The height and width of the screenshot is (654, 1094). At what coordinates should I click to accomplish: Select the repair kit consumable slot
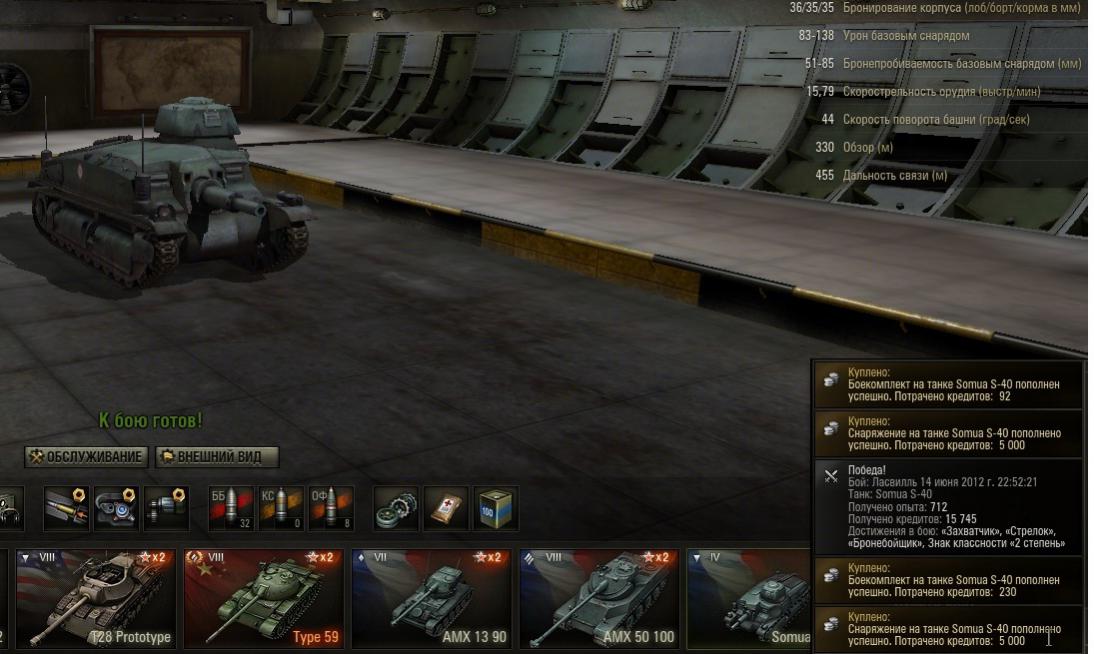coord(394,509)
